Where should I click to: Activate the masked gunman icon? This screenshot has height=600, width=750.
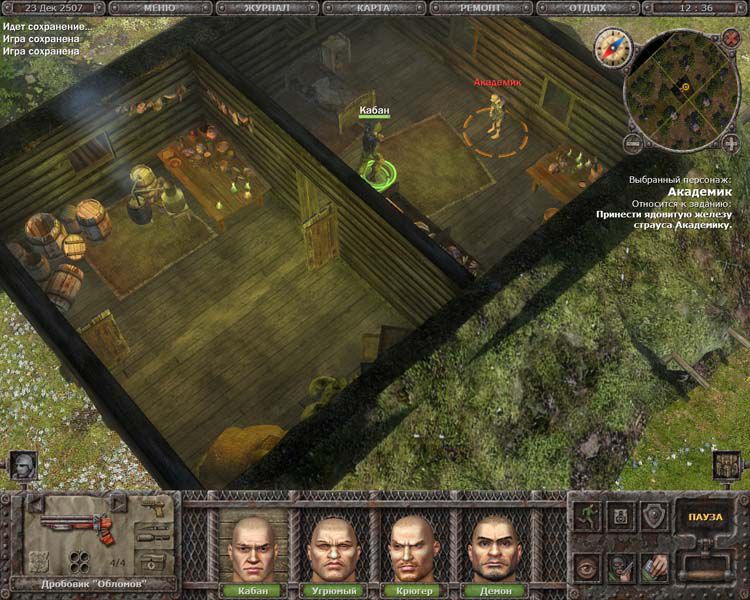[621, 567]
